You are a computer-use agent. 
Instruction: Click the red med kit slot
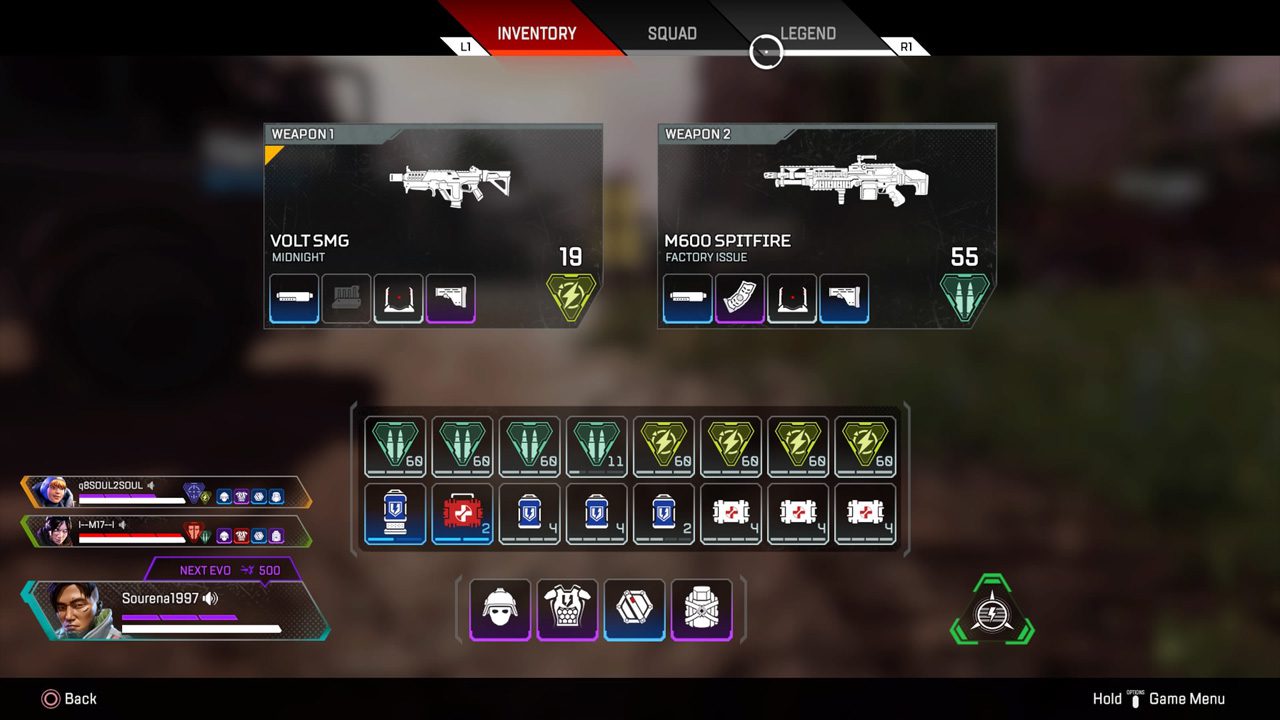pyautogui.click(x=462, y=514)
